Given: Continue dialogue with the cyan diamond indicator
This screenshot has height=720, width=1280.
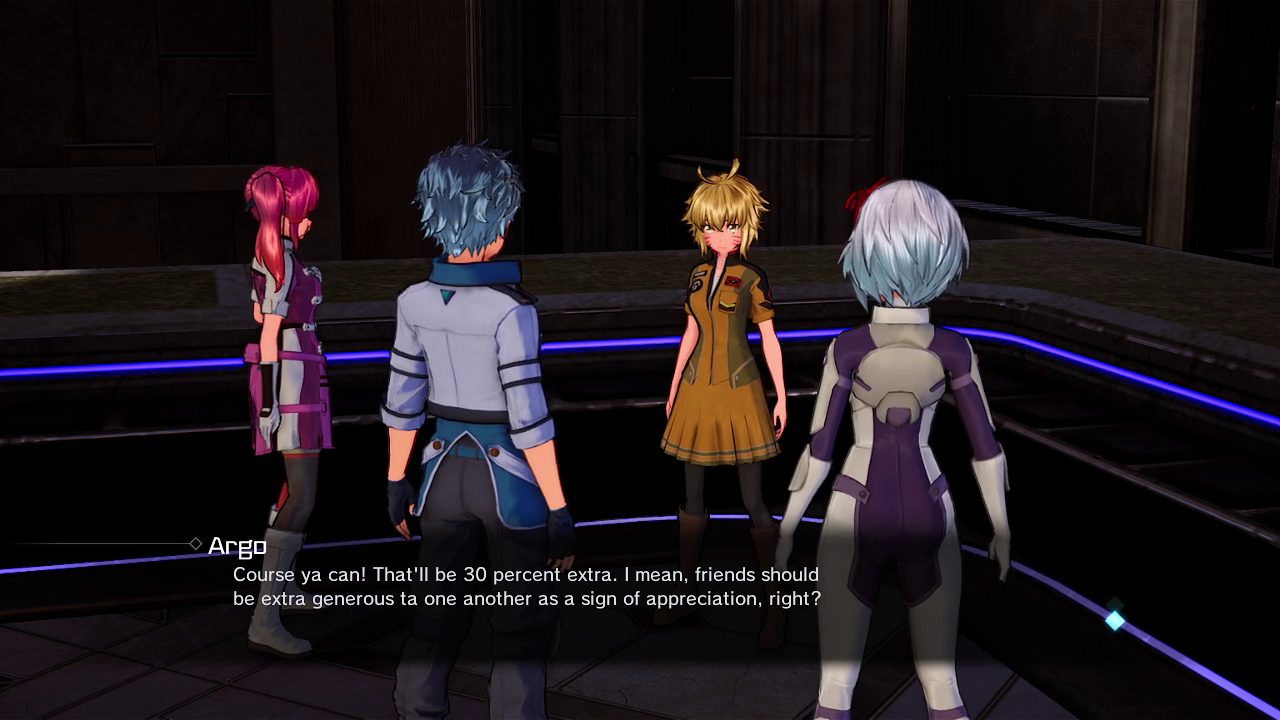Looking at the screenshot, I should point(1114,620).
